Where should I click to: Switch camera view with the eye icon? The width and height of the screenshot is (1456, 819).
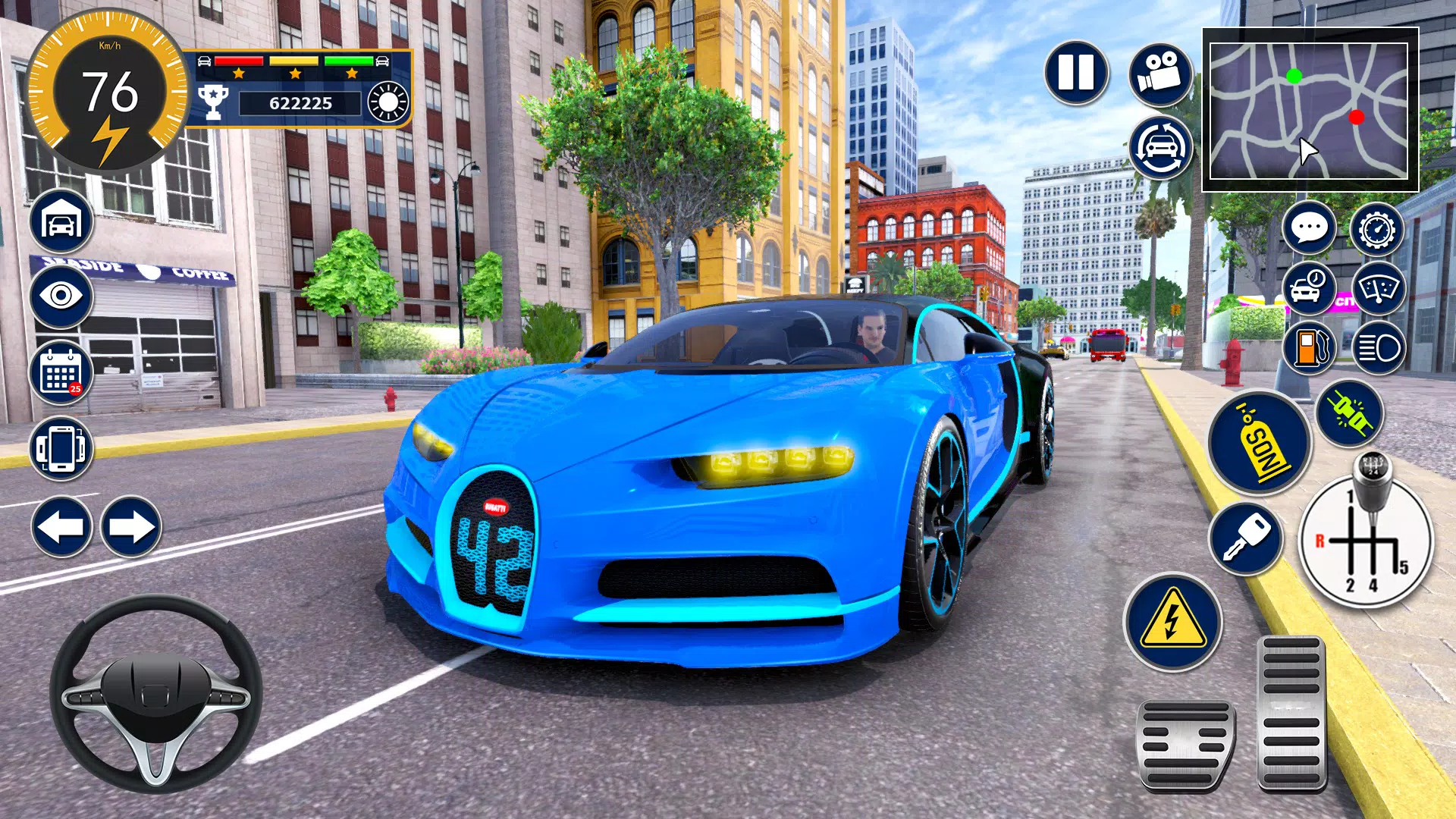coord(61,297)
